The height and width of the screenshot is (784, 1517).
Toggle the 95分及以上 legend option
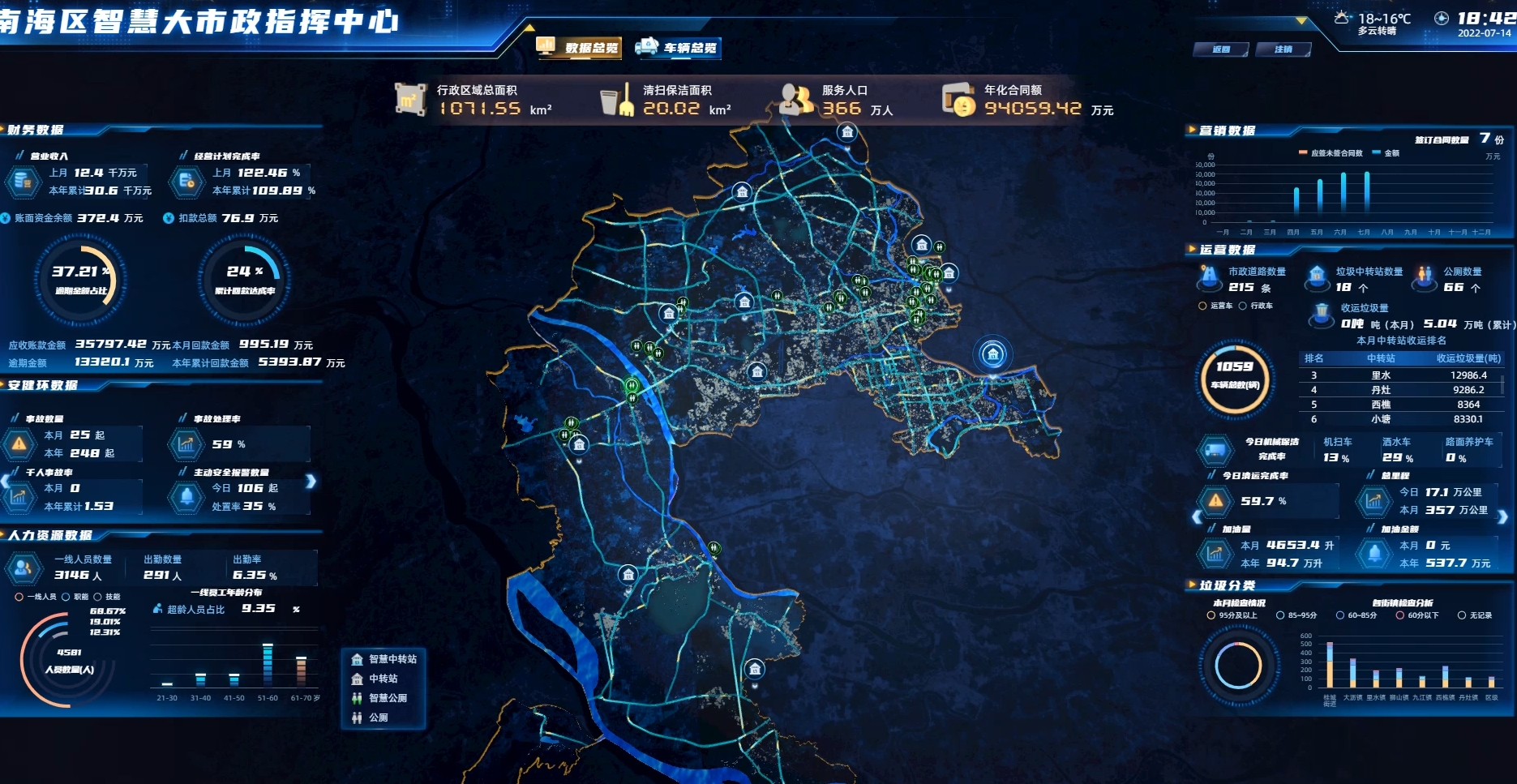(1232, 615)
